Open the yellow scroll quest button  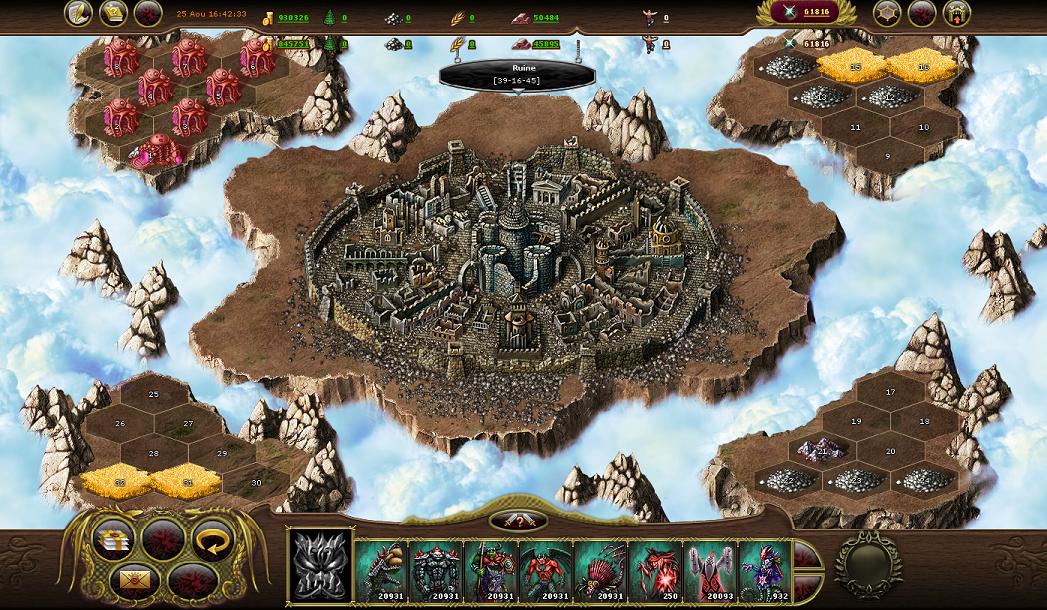click(114, 13)
